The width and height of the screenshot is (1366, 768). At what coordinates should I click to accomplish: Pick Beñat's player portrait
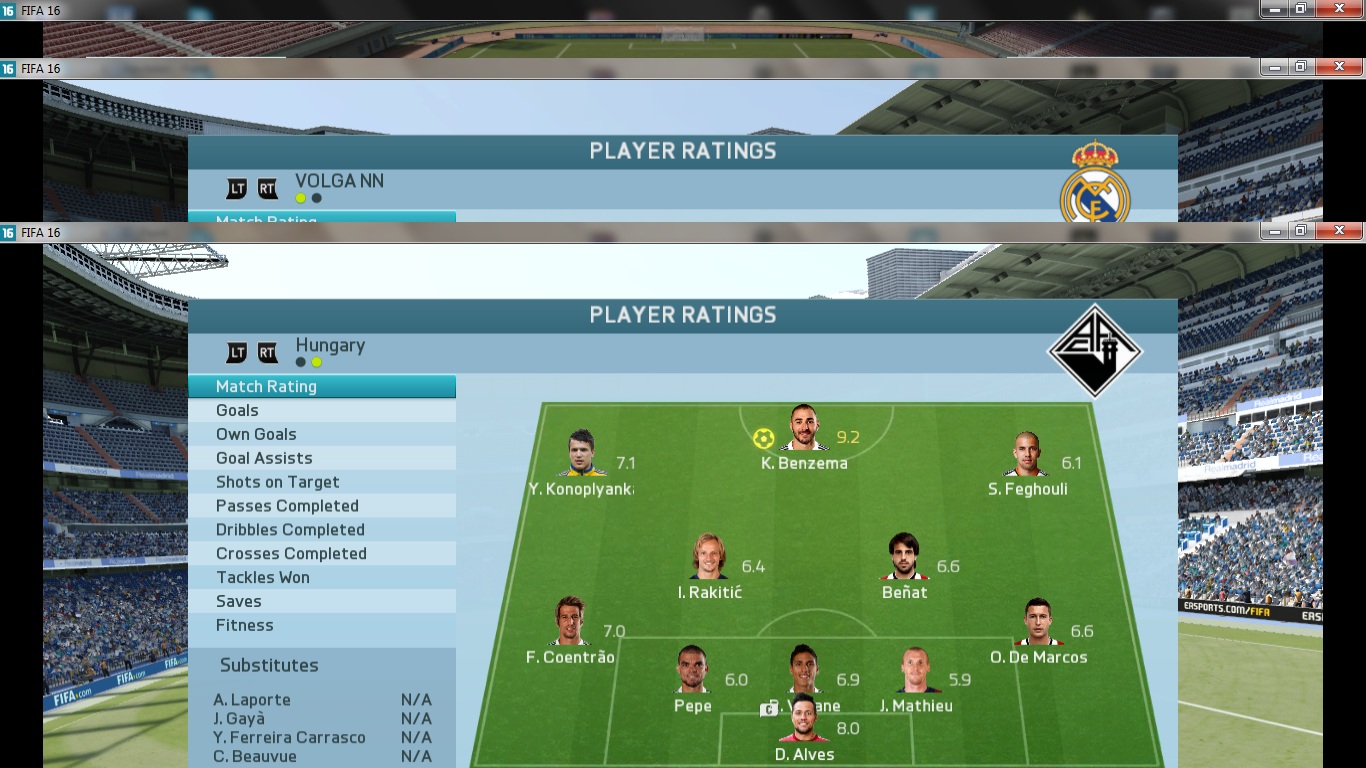click(905, 558)
